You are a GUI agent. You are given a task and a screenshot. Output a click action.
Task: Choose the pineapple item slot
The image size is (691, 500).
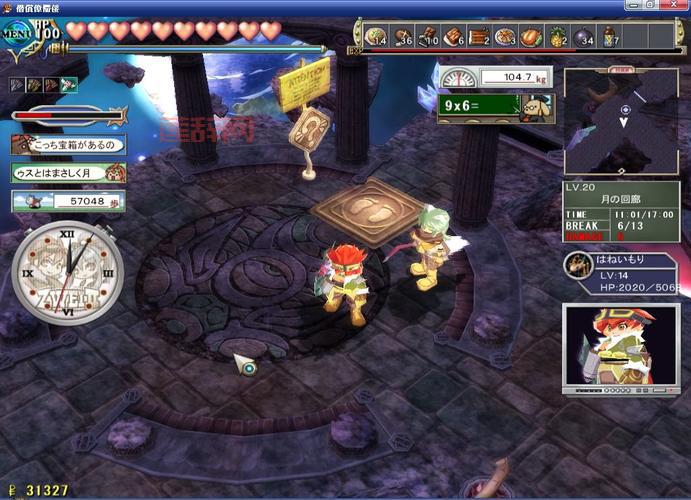[556, 37]
